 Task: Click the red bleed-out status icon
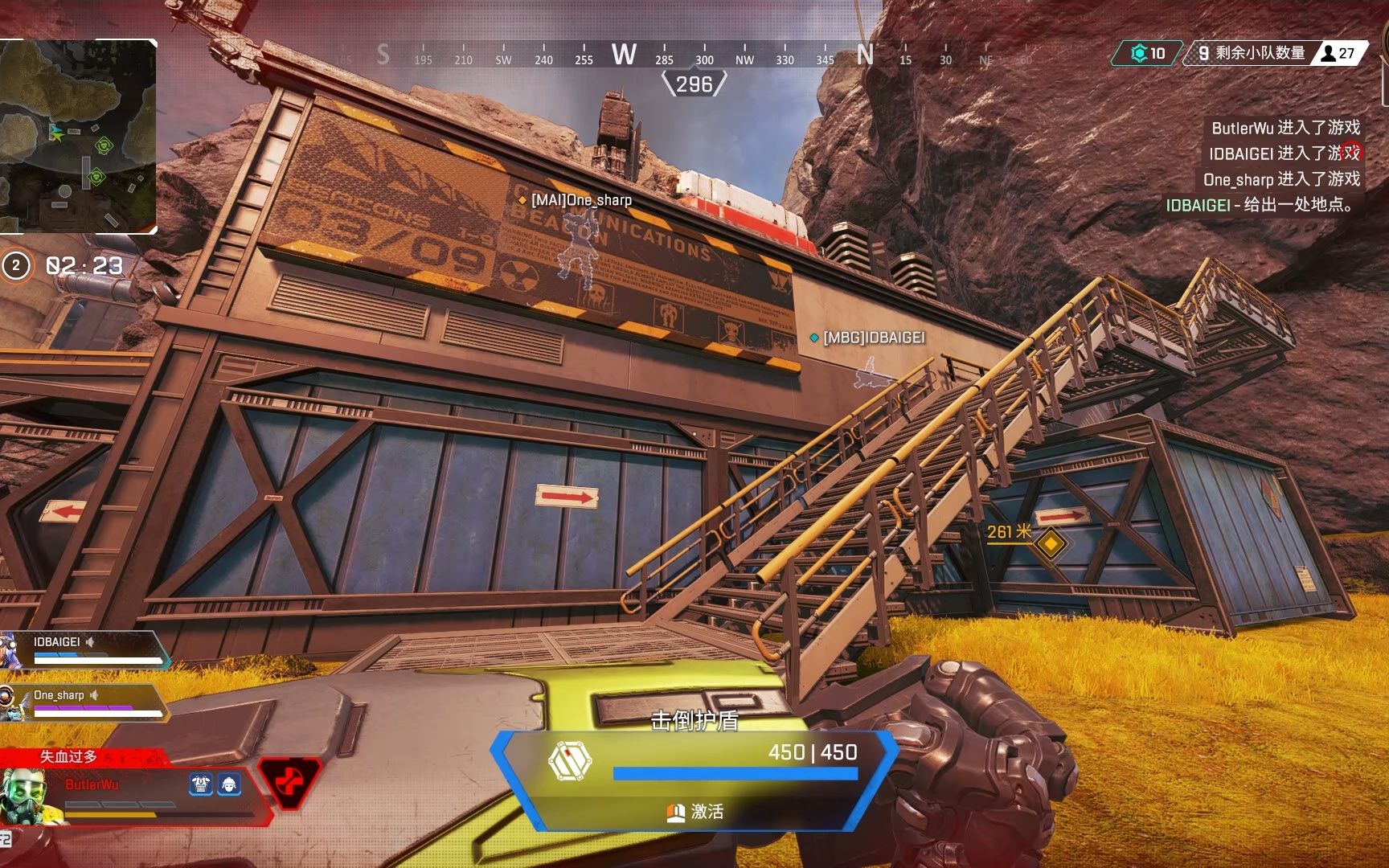click(288, 782)
